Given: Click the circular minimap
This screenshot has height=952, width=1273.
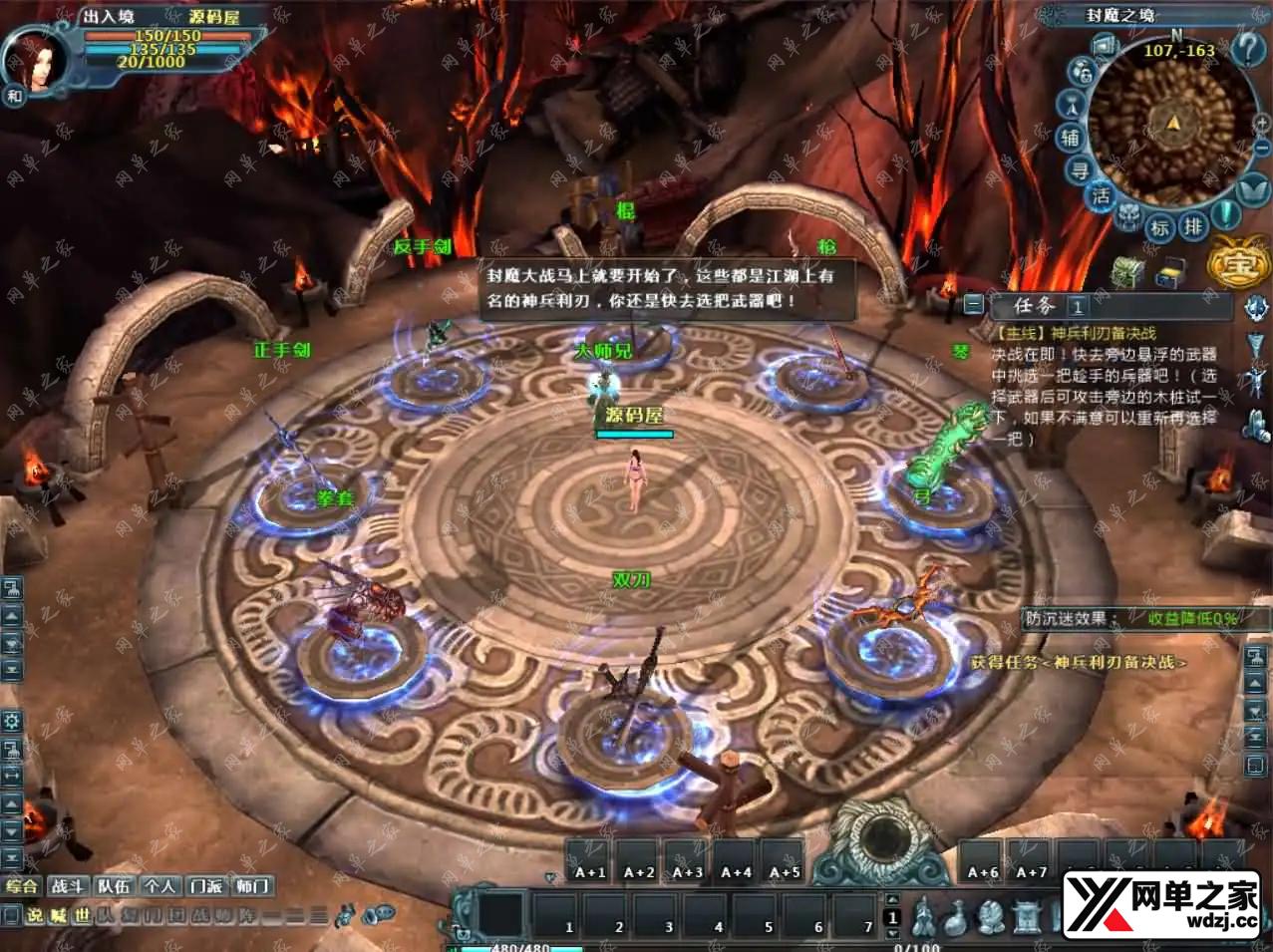Looking at the screenshot, I should coord(1171,125).
